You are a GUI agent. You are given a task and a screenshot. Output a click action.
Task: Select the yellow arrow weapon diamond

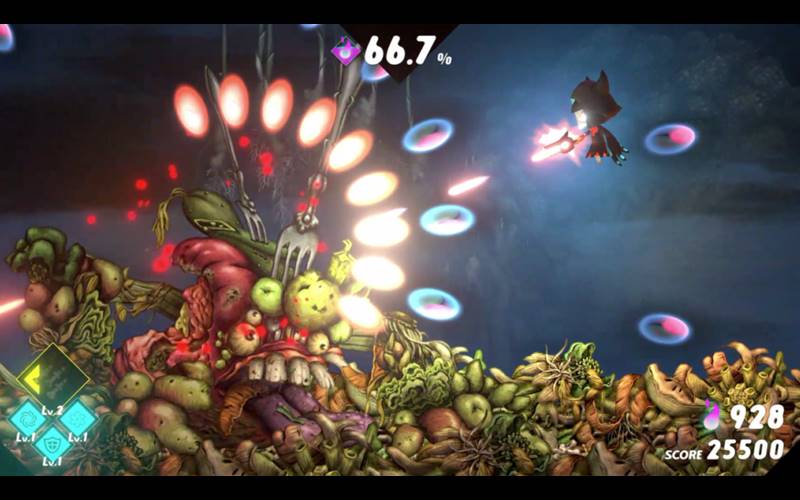[x=53, y=378]
